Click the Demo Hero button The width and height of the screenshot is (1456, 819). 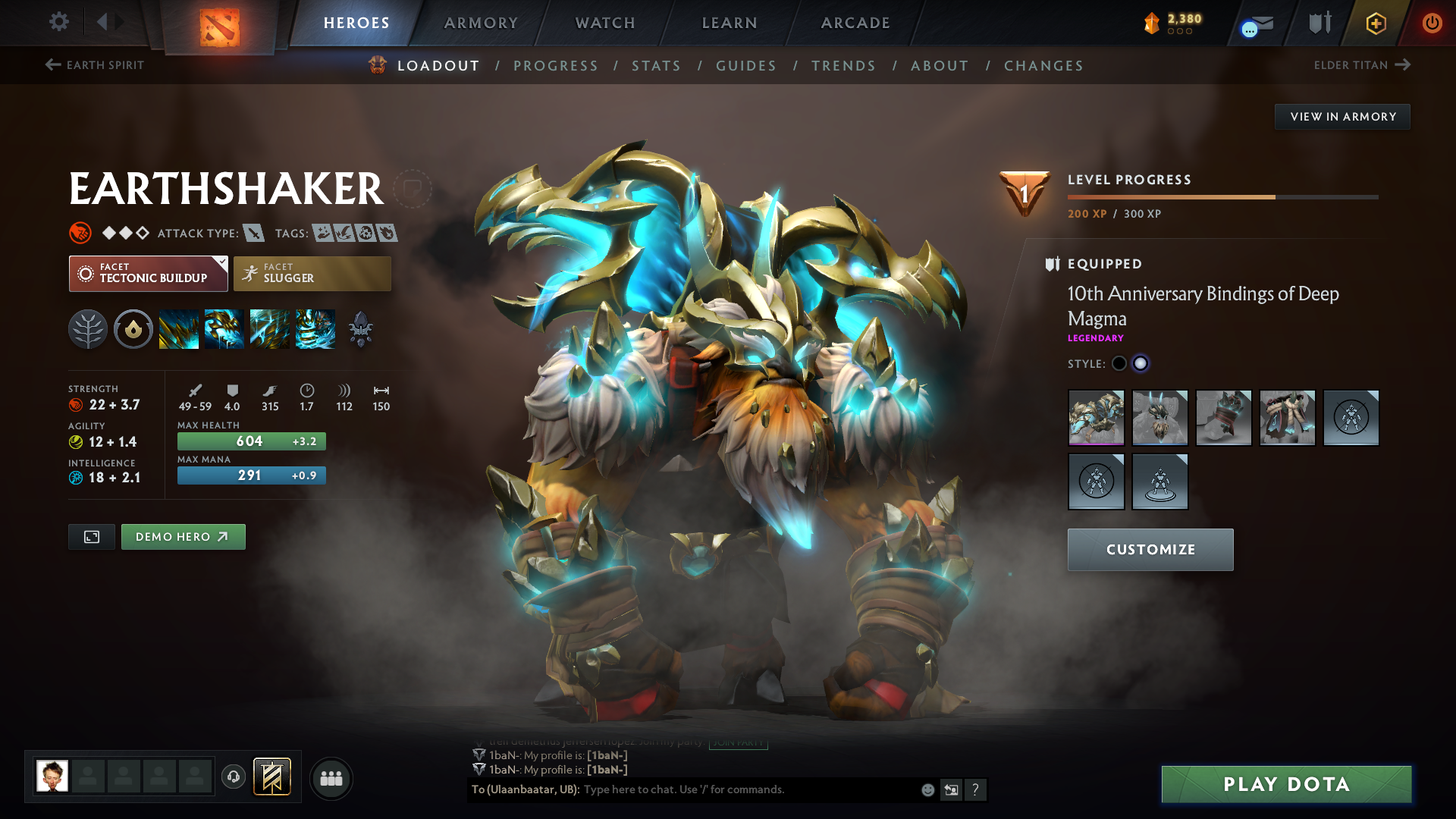[183, 537]
